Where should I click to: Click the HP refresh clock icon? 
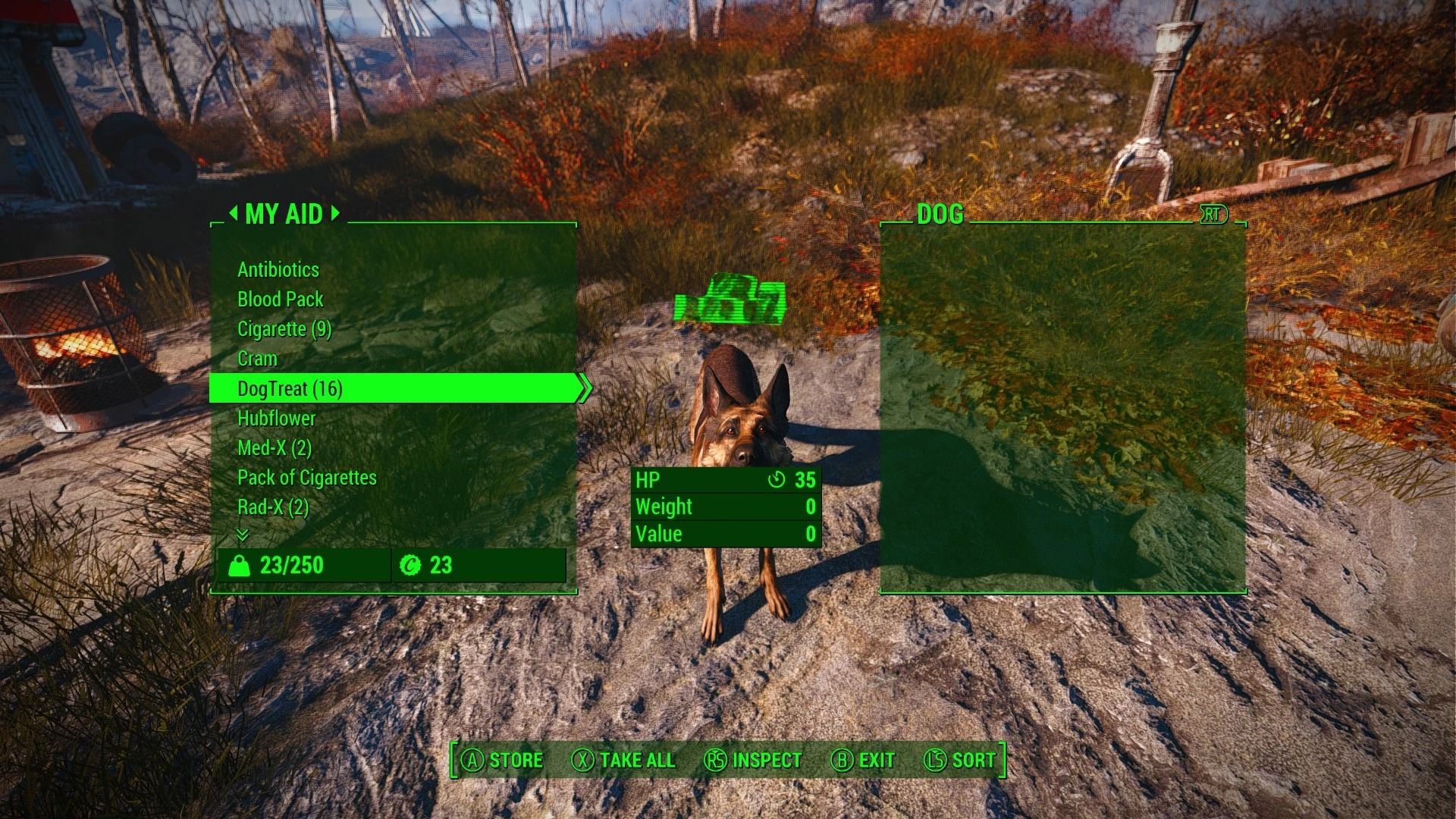(x=778, y=479)
